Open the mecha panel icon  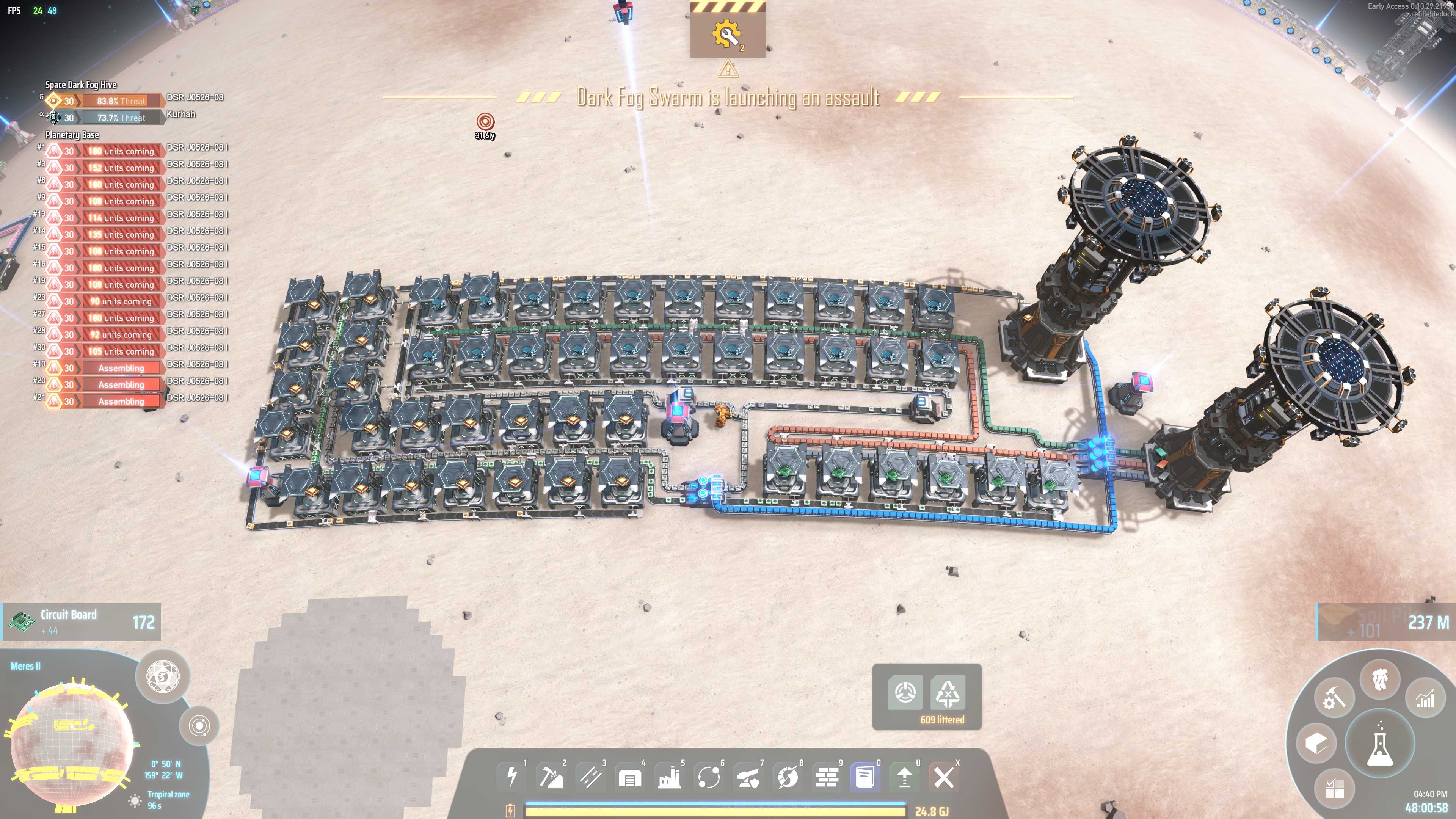1380,679
